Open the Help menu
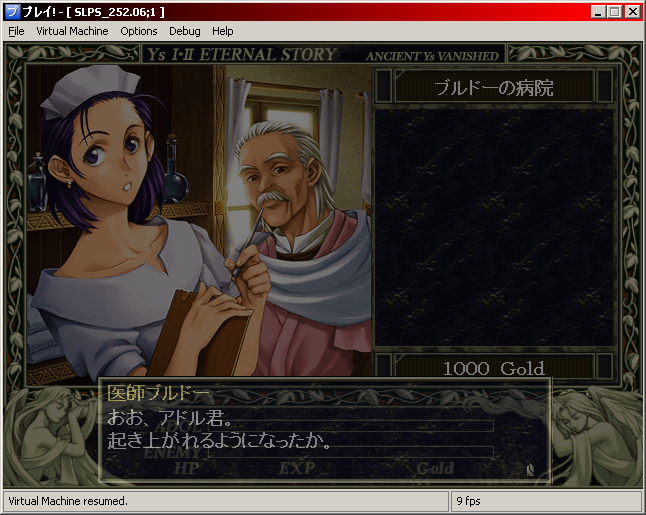 [222, 31]
